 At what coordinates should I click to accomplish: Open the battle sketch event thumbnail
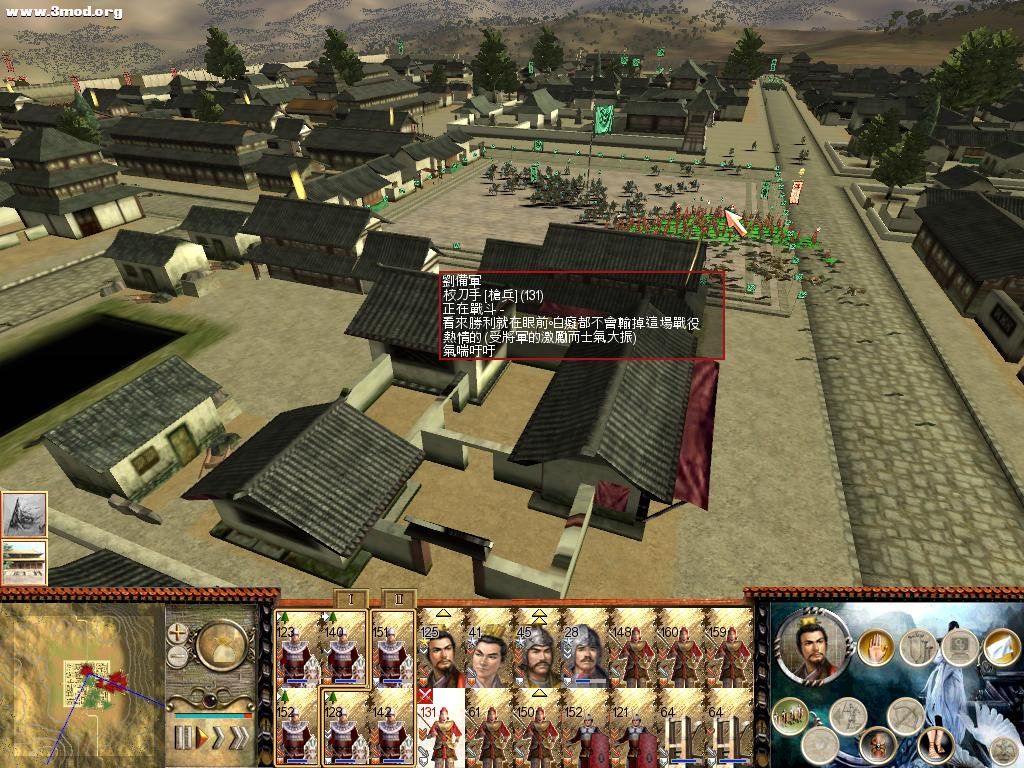pos(24,514)
